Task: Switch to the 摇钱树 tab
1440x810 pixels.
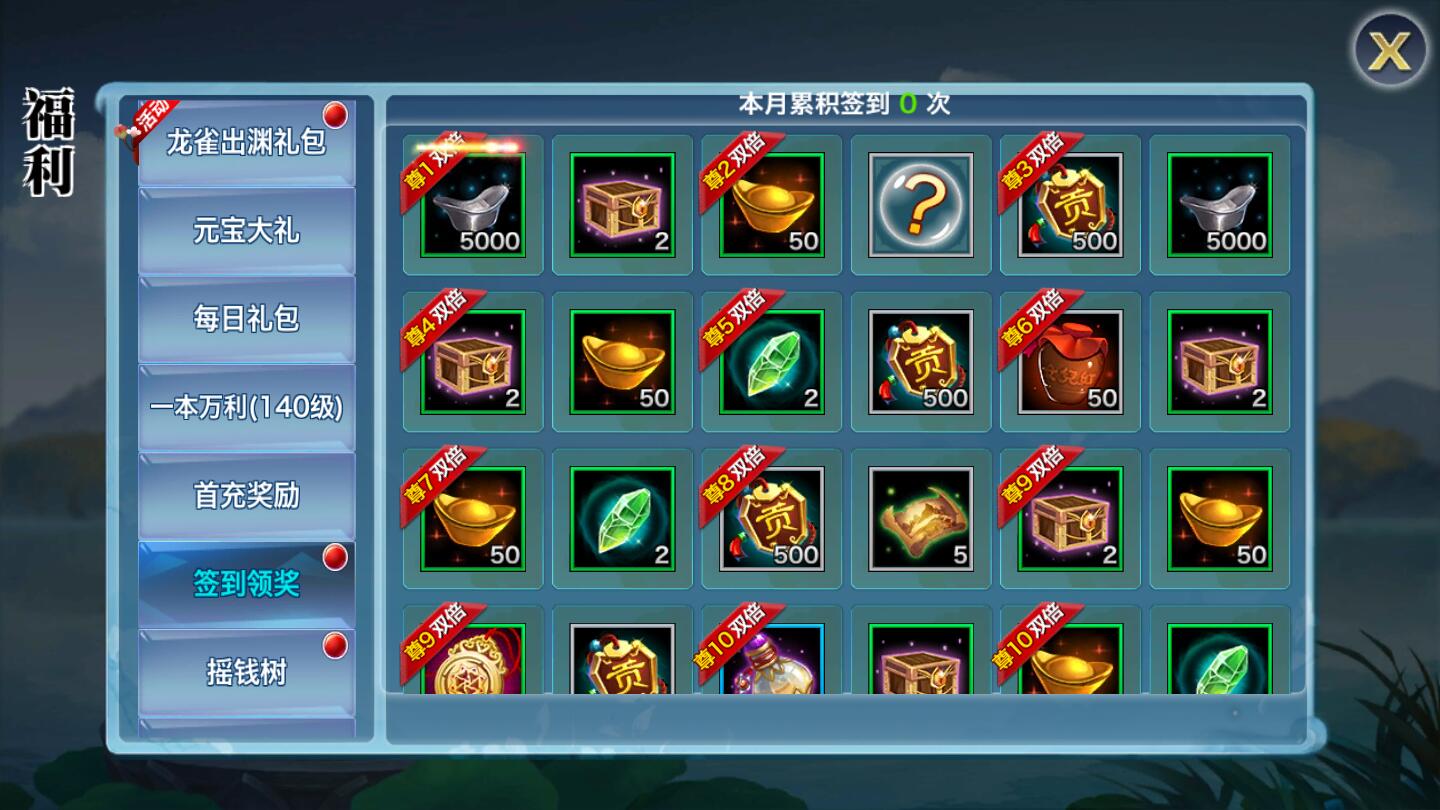Action: pos(246,672)
